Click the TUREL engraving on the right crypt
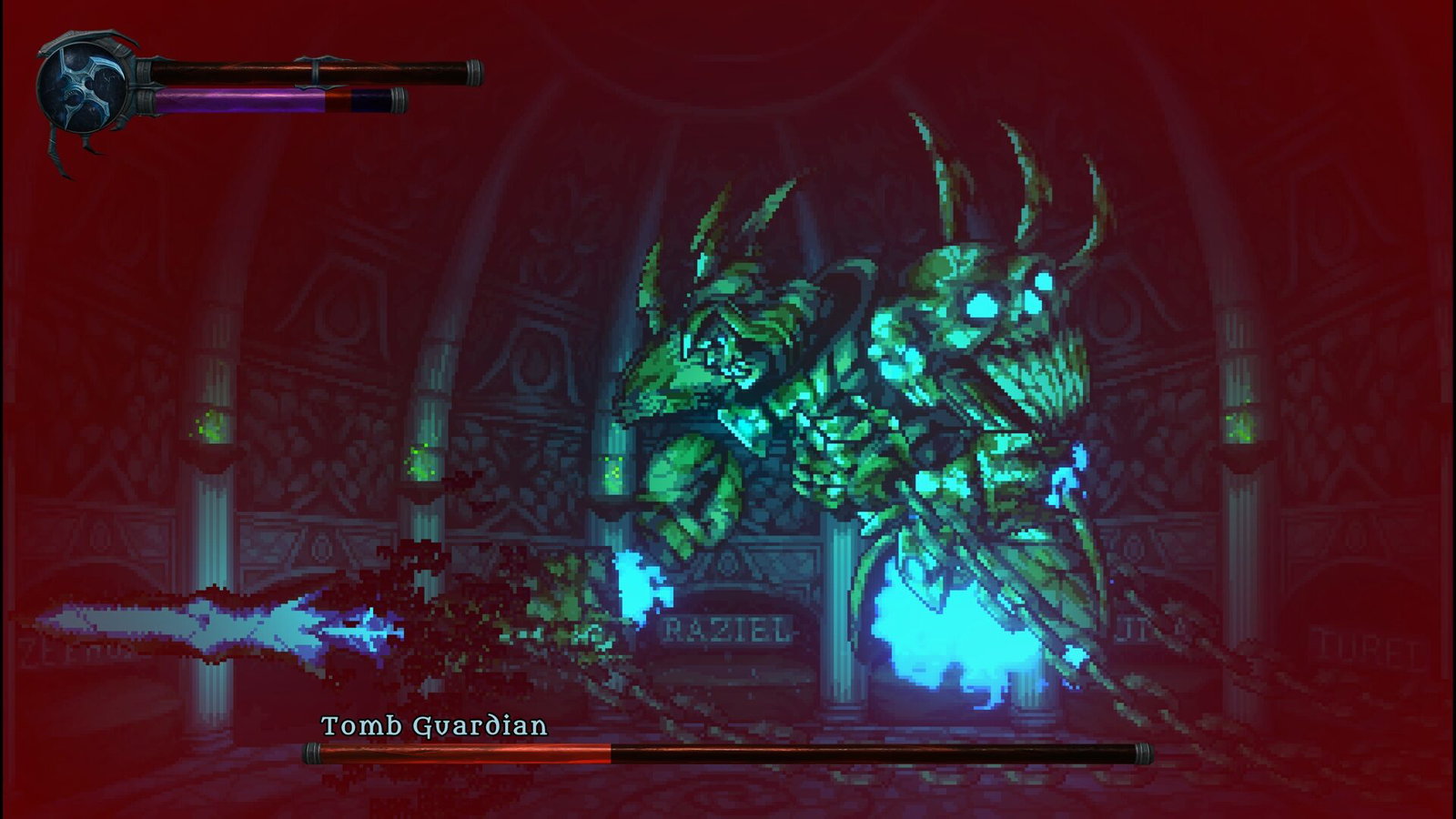 1367,645
